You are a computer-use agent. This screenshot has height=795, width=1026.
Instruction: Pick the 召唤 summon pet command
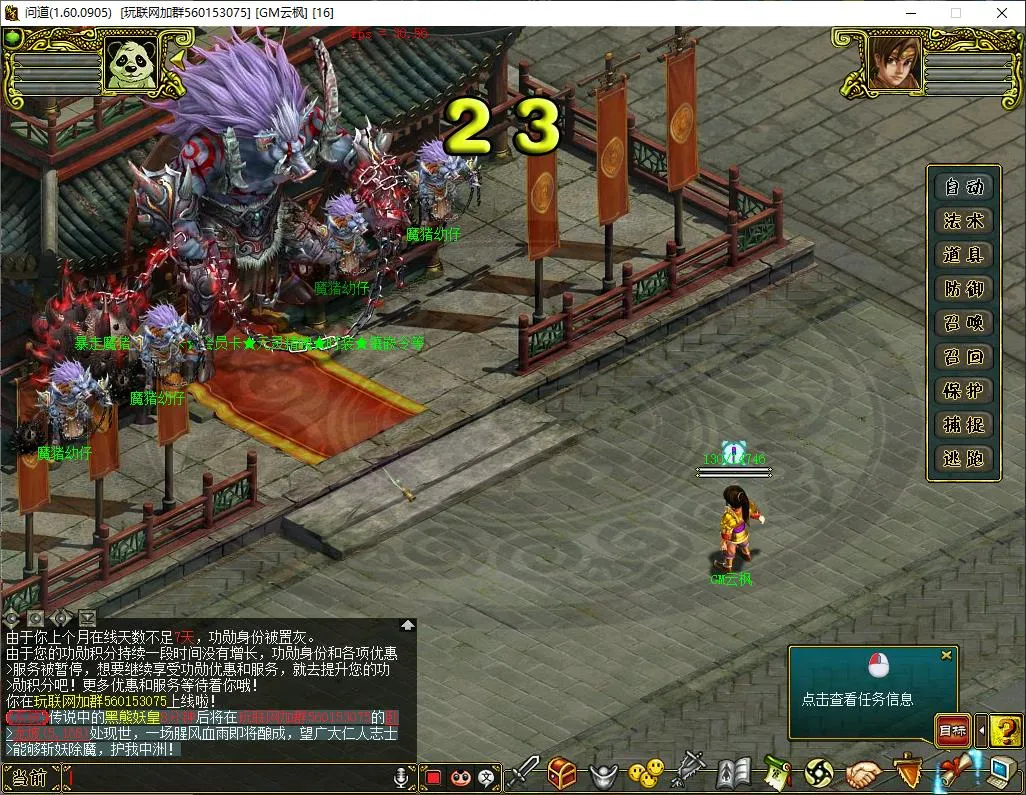point(963,323)
